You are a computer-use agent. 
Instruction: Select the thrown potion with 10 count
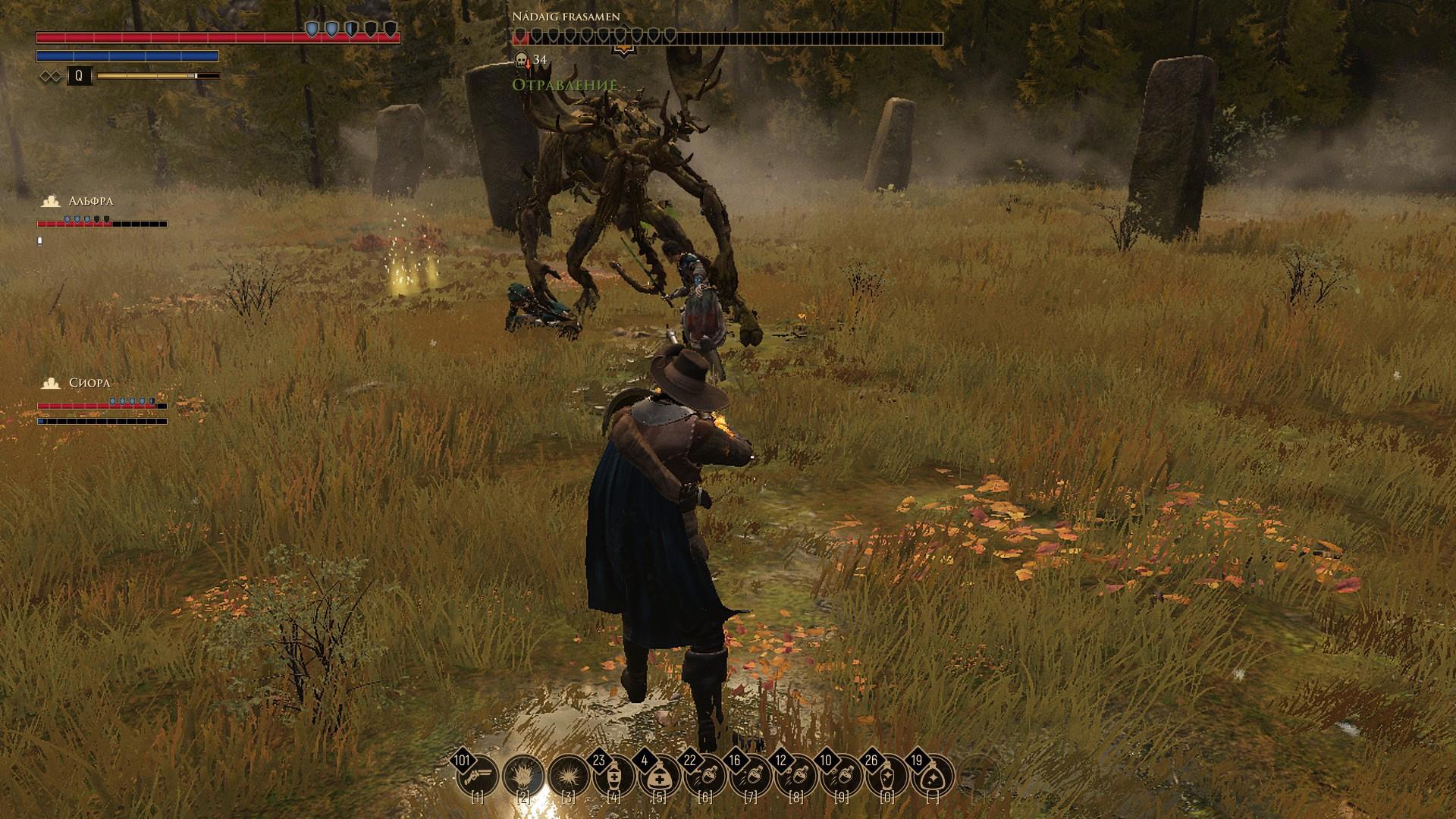[x=842, y=776]
